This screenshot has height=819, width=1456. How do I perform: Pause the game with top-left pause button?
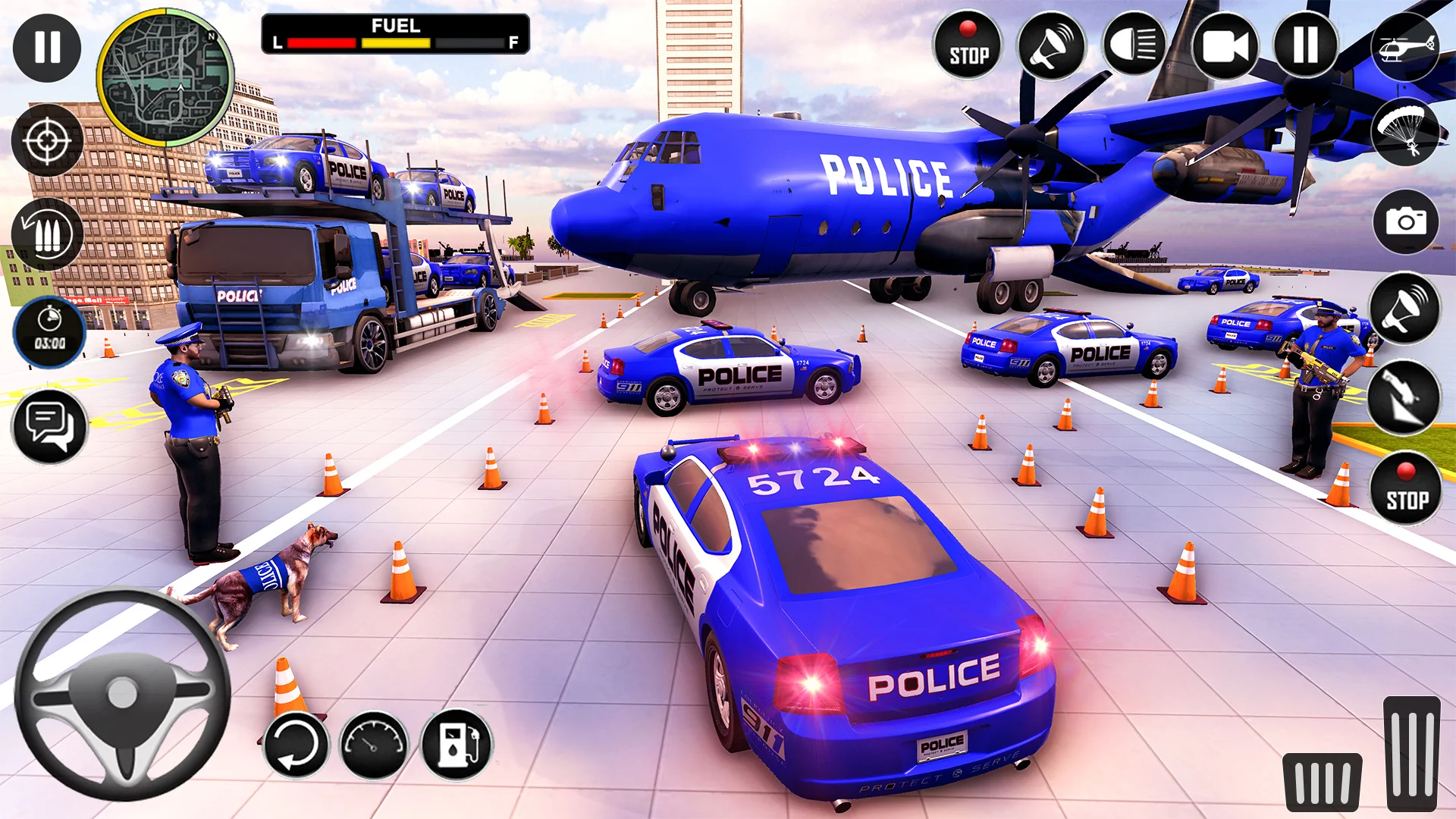(47, 47)
